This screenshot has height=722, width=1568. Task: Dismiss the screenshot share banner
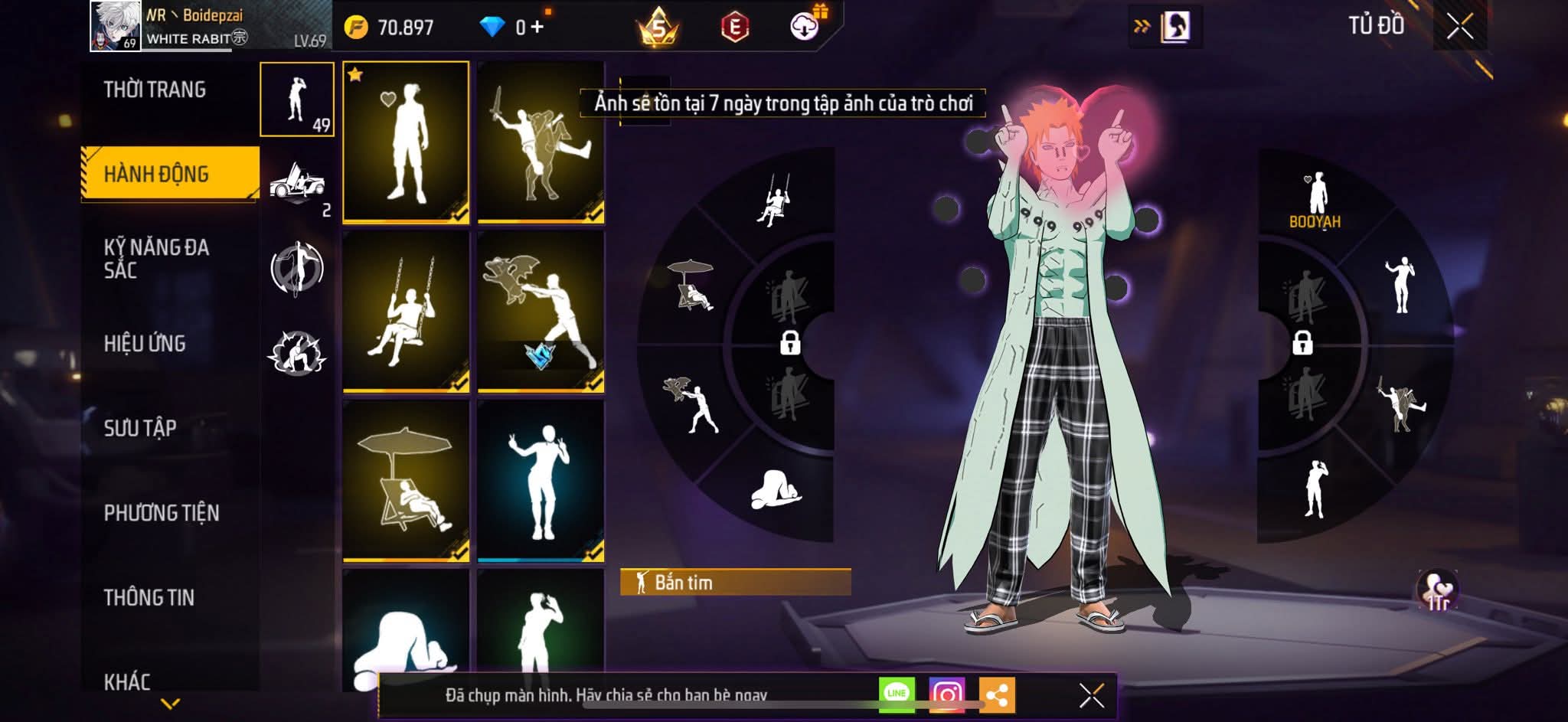[x=1091, y=695]
